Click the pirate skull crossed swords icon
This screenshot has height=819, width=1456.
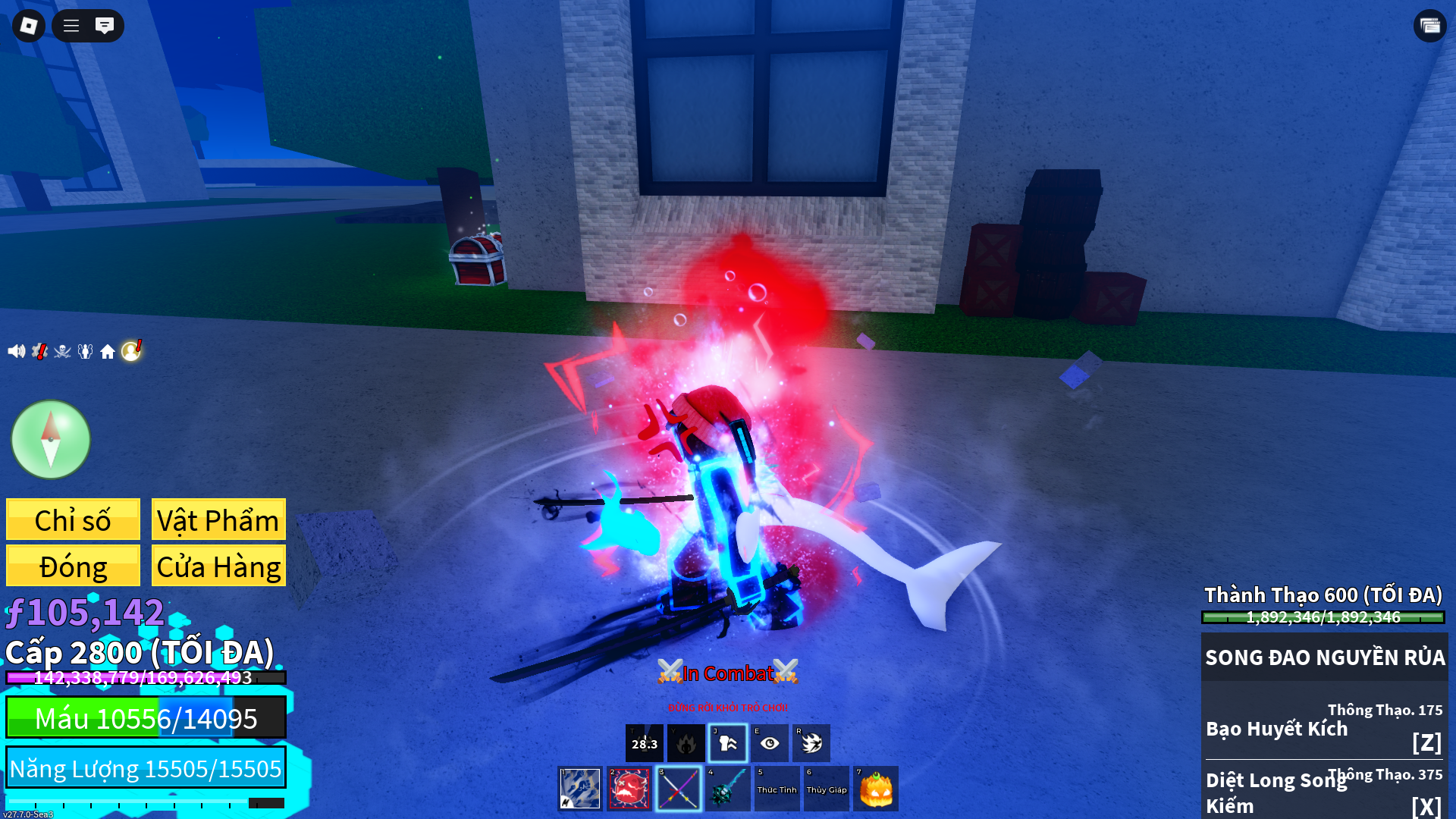click(62, 351)
